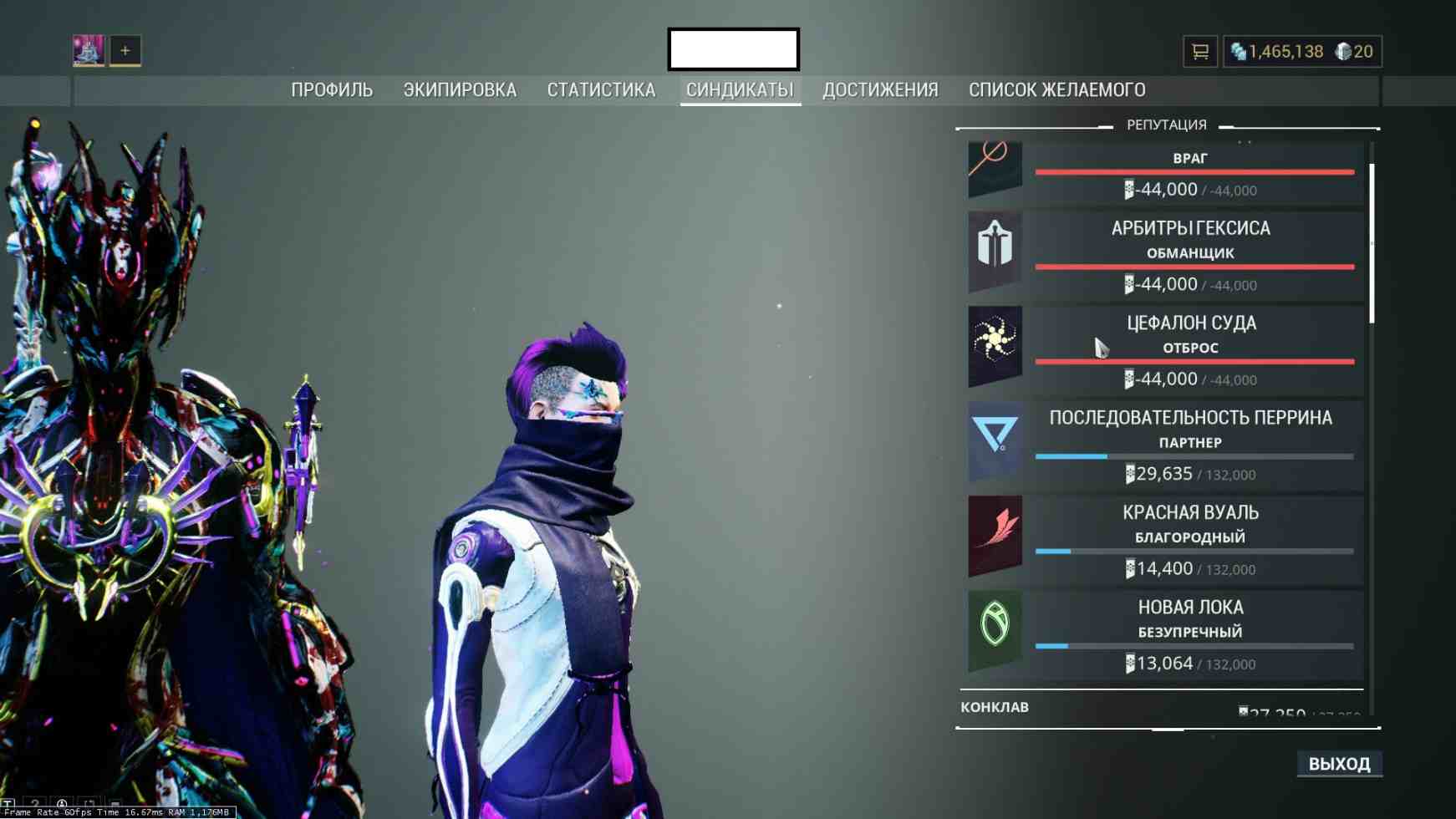Screen dimensions: 1456x819
Task: Select the Красная Вуаль syndicate row
Action: pos(1165,539)
